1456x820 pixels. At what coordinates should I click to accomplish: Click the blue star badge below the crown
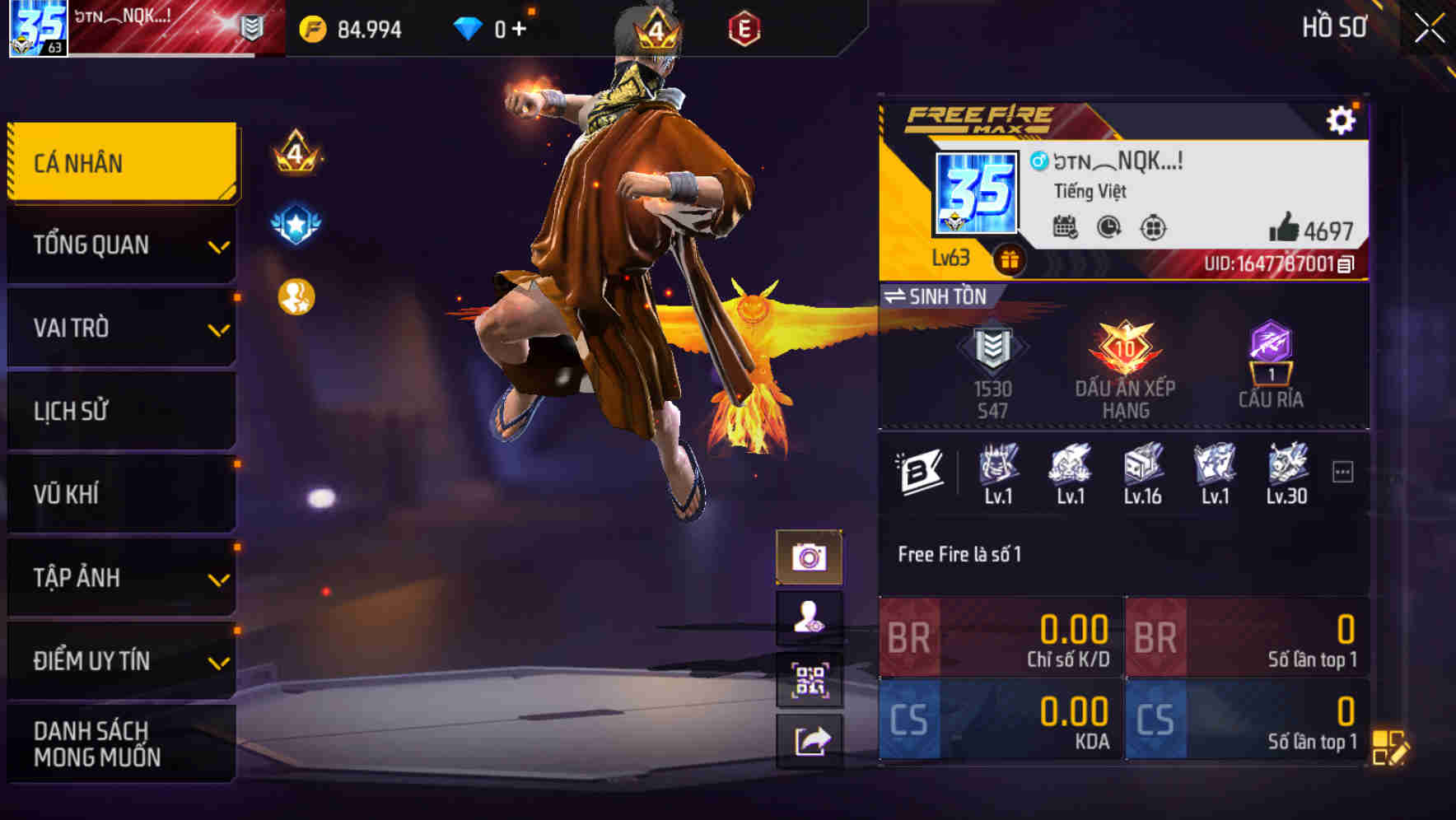pyautogui.click(x=296, y=222)
